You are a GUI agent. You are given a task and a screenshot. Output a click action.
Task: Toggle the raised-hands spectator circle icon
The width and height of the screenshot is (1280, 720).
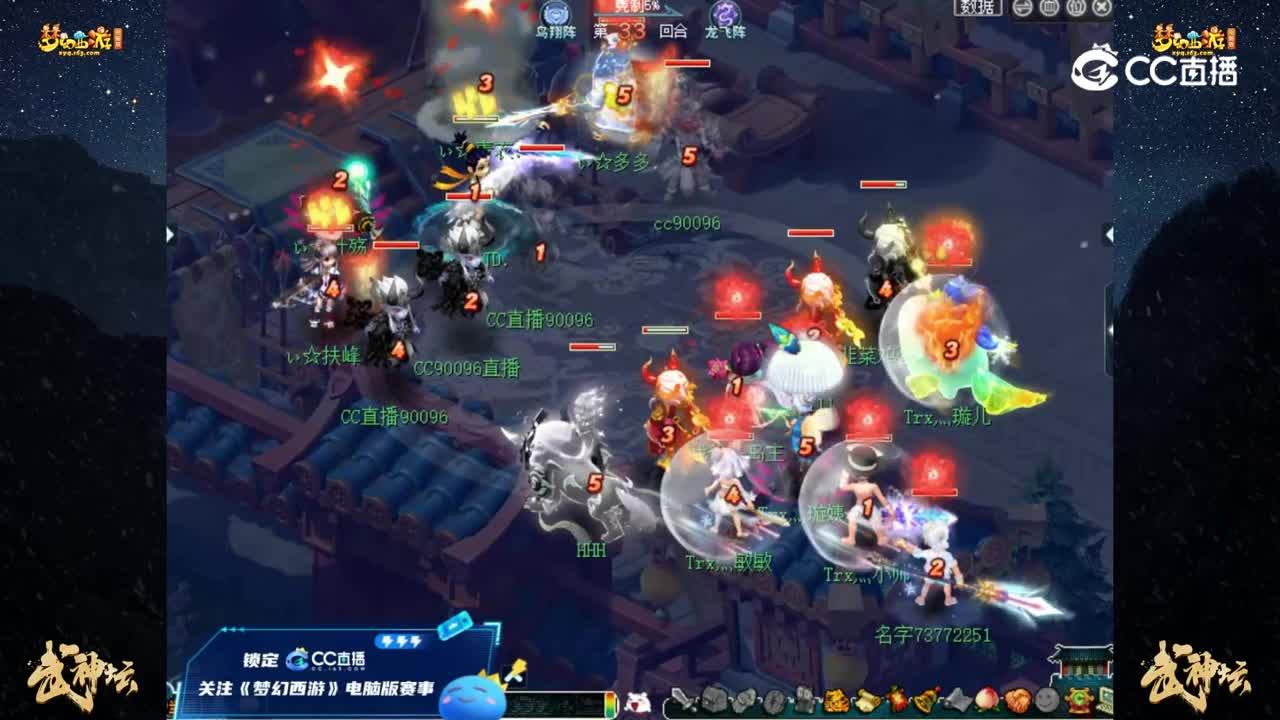(x=1075, y=8)
